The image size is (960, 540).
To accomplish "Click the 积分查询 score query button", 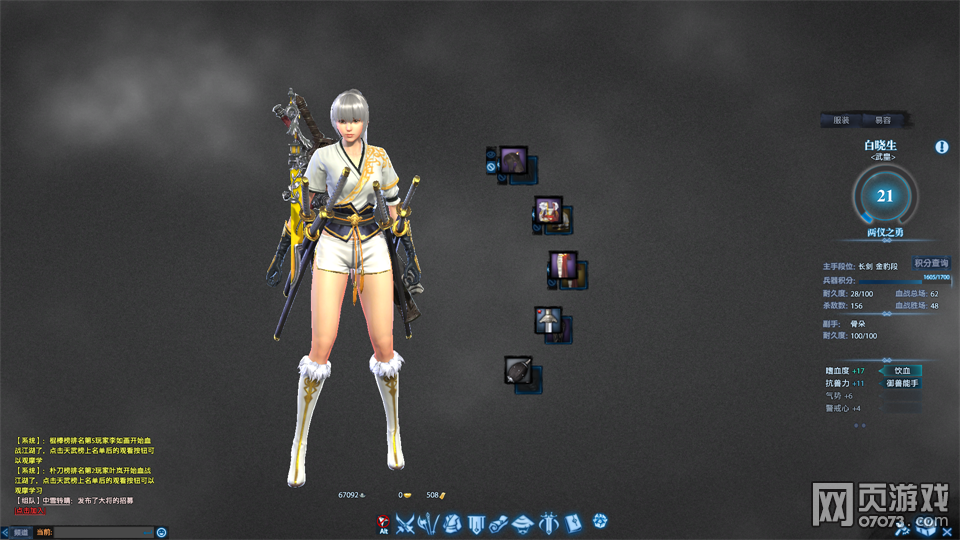I will coord(930,263).
